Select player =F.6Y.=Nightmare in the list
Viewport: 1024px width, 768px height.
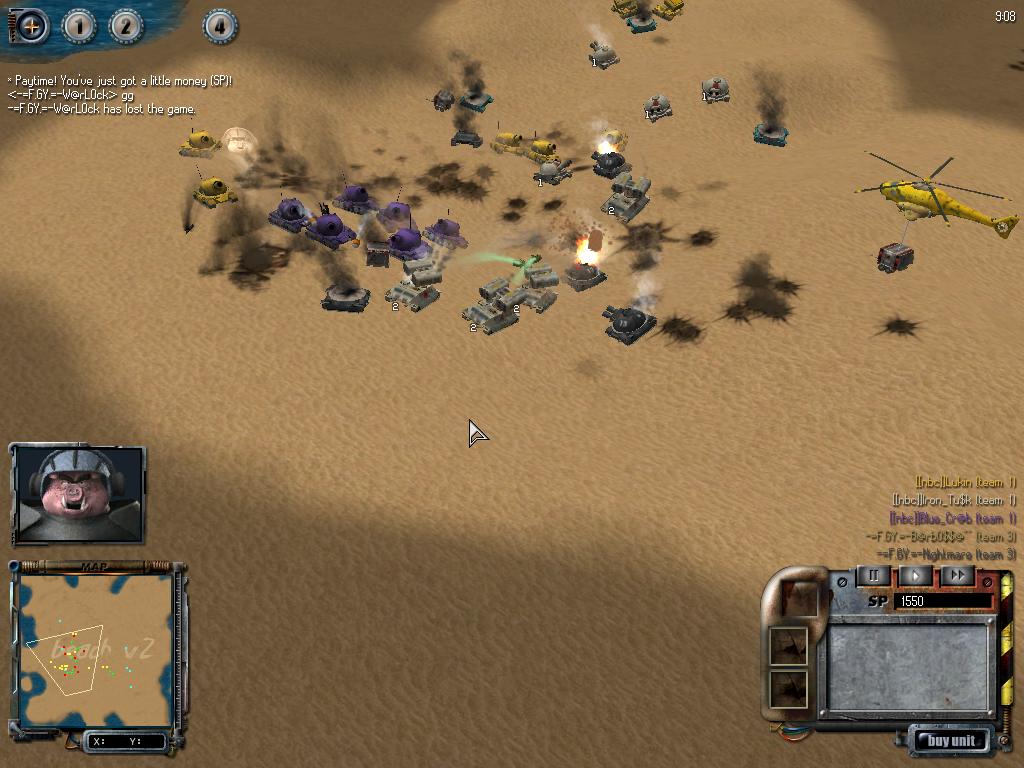point(946,554)
